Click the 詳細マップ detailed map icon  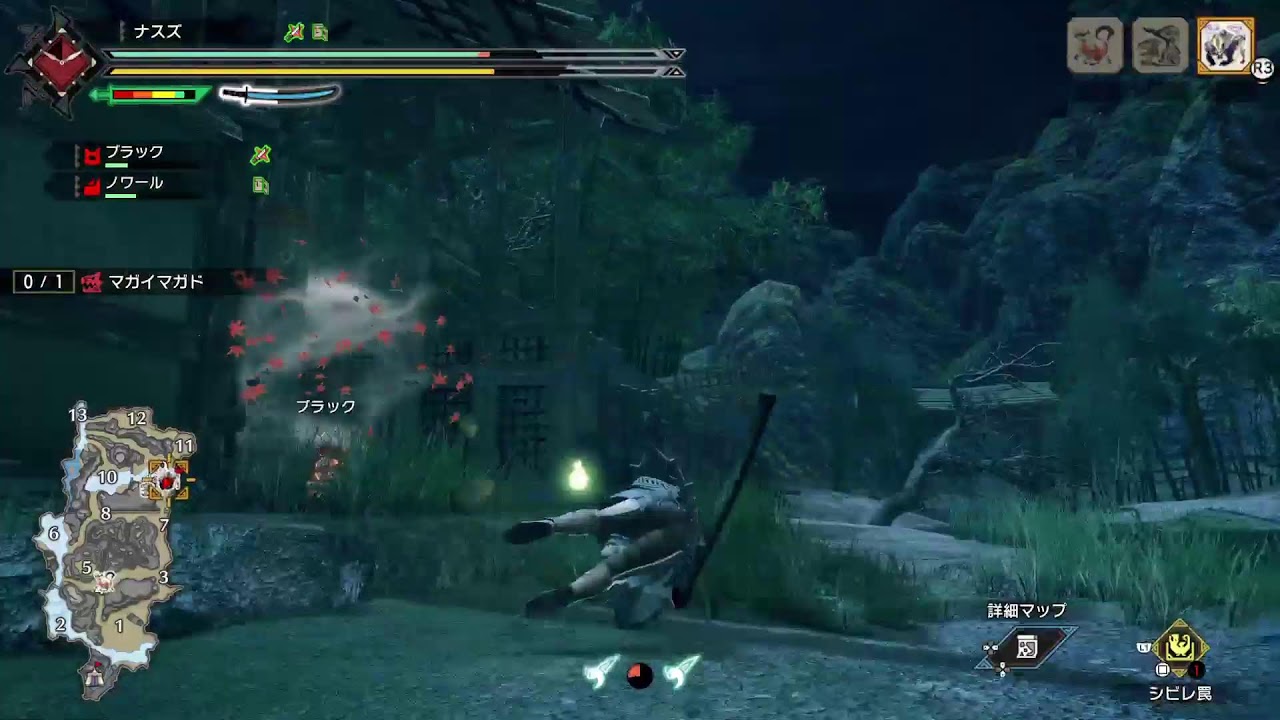pos(1027,648)
